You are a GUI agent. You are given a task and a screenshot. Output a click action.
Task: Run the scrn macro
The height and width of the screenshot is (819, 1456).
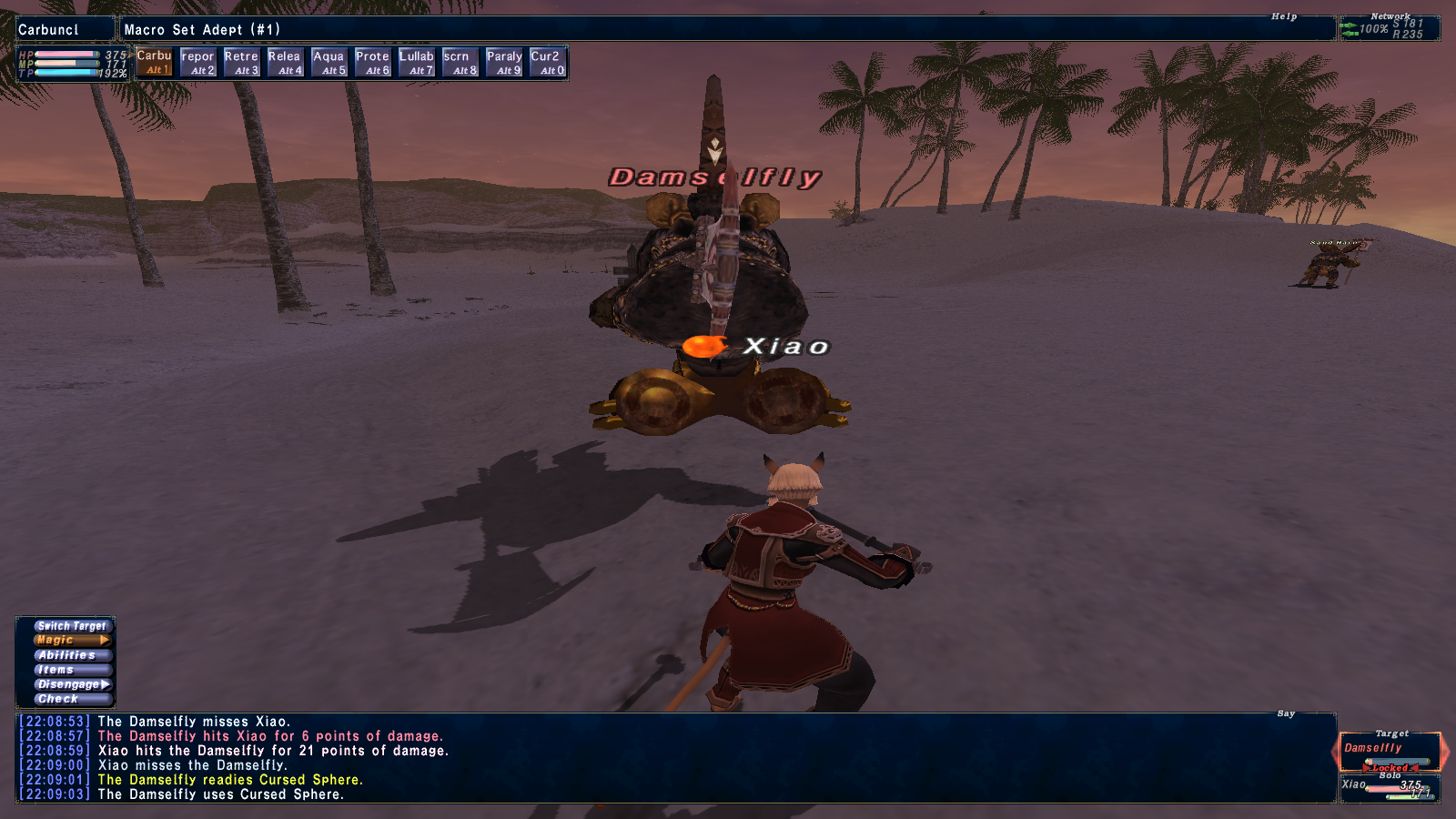pos(460,63)
